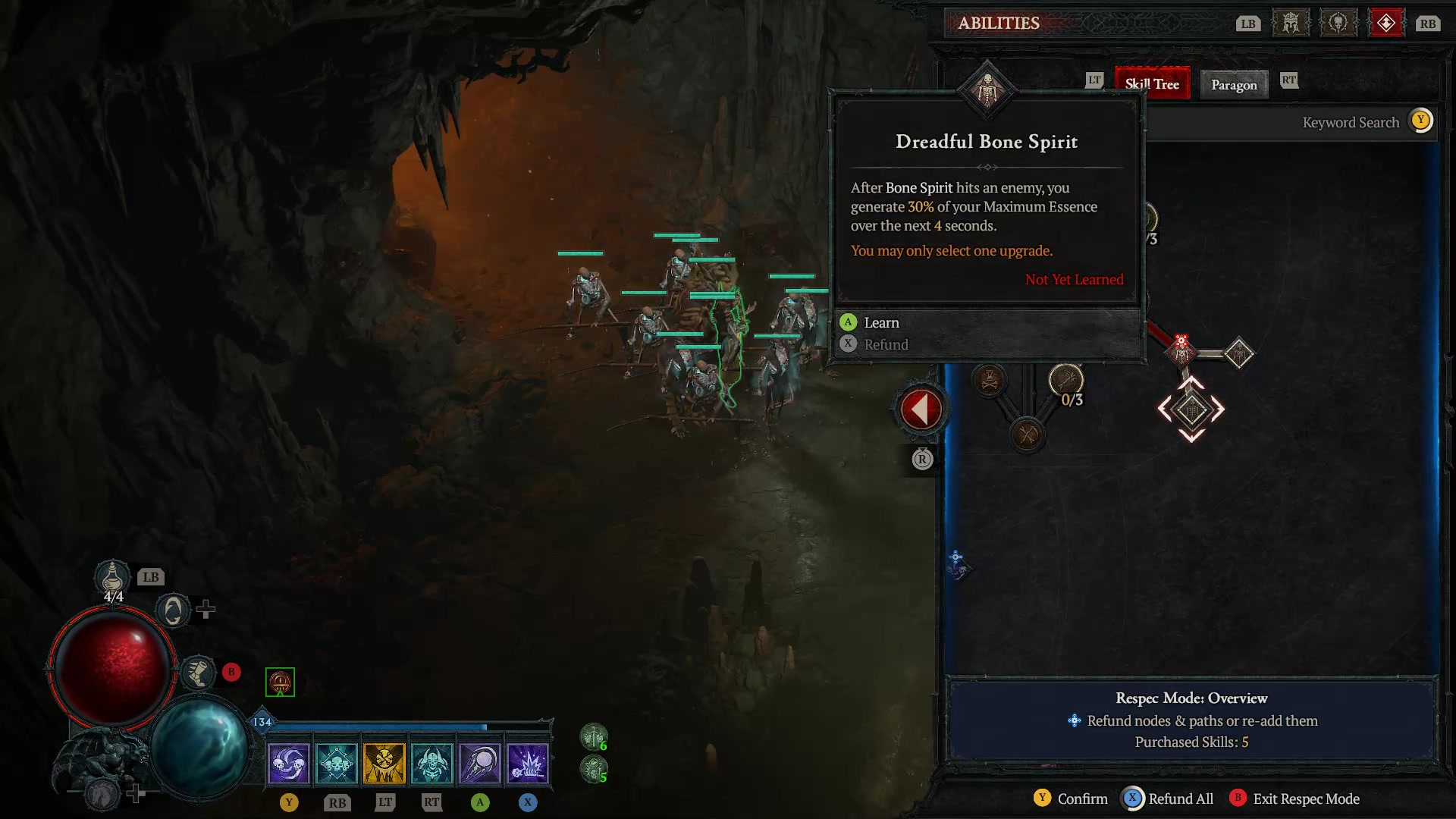The image size is (1456, 819).
Task: Switch to the Skill Tree tab
Action: tap(1151, 84)
